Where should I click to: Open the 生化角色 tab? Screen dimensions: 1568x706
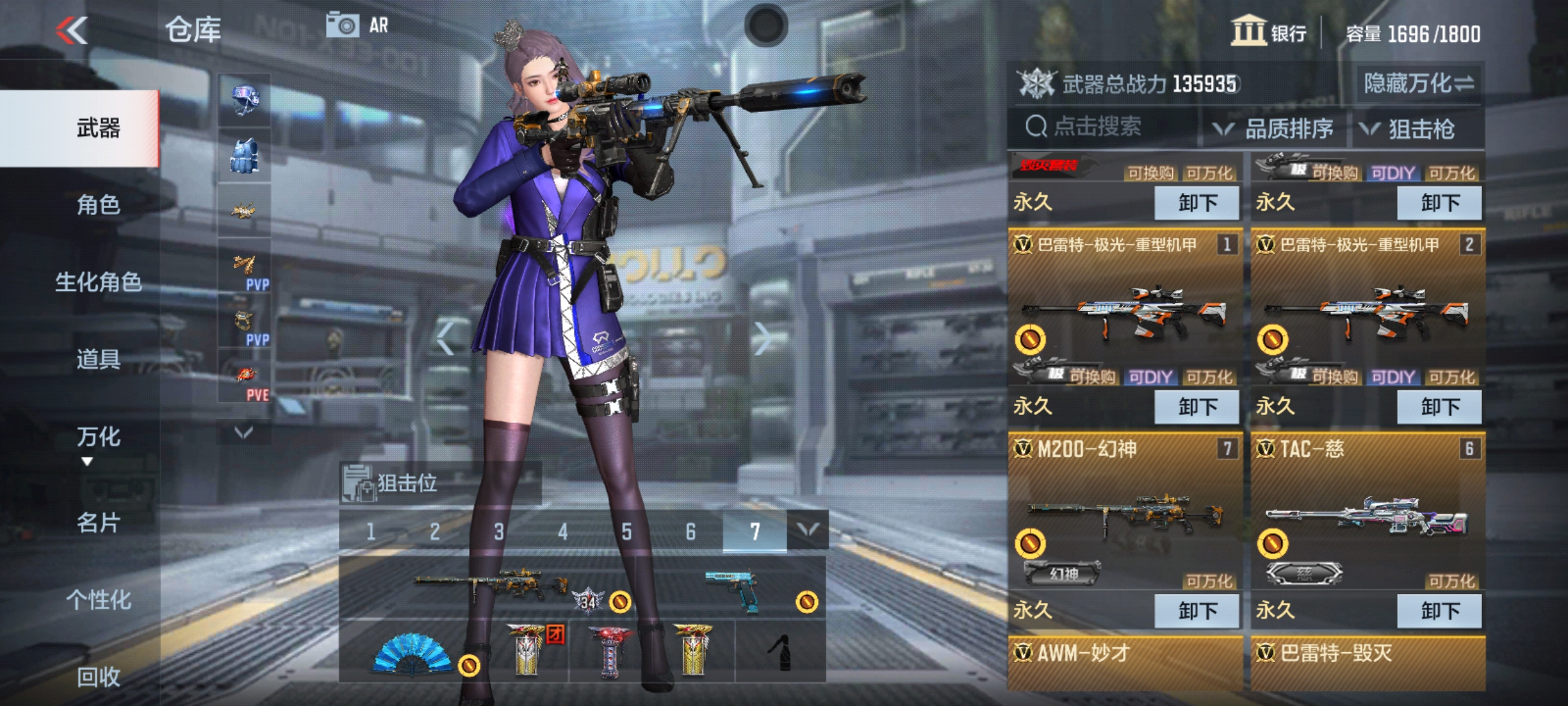point(98,282)
